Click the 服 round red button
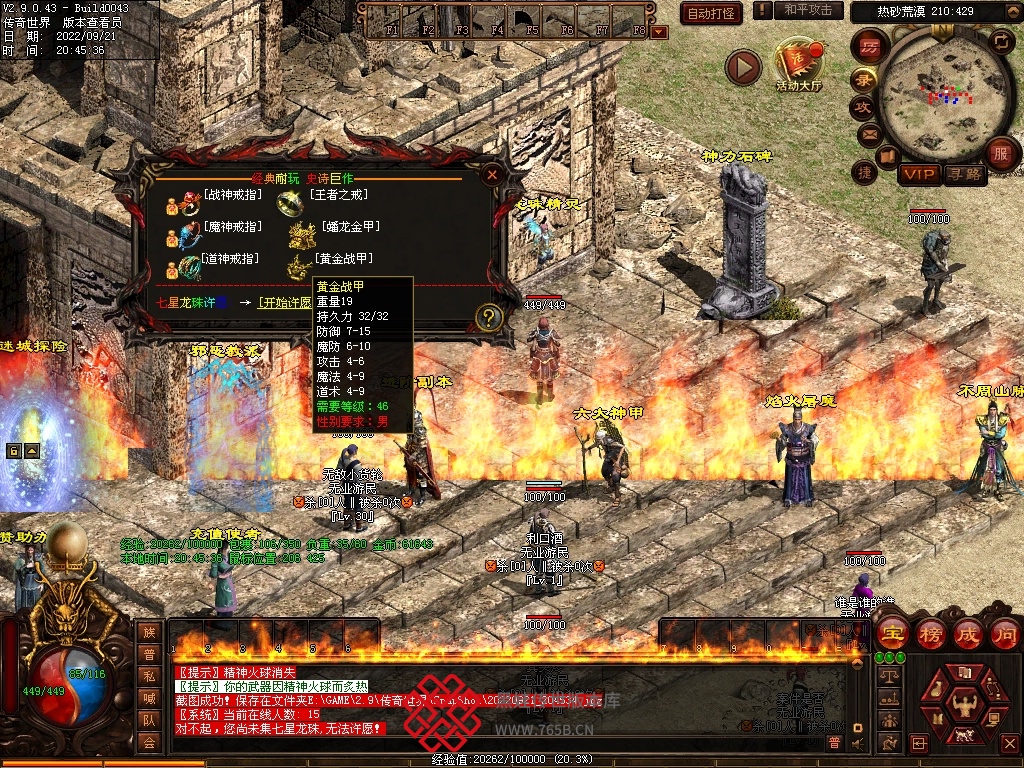The image size is (1024, 768). (x=1000, y=153)
